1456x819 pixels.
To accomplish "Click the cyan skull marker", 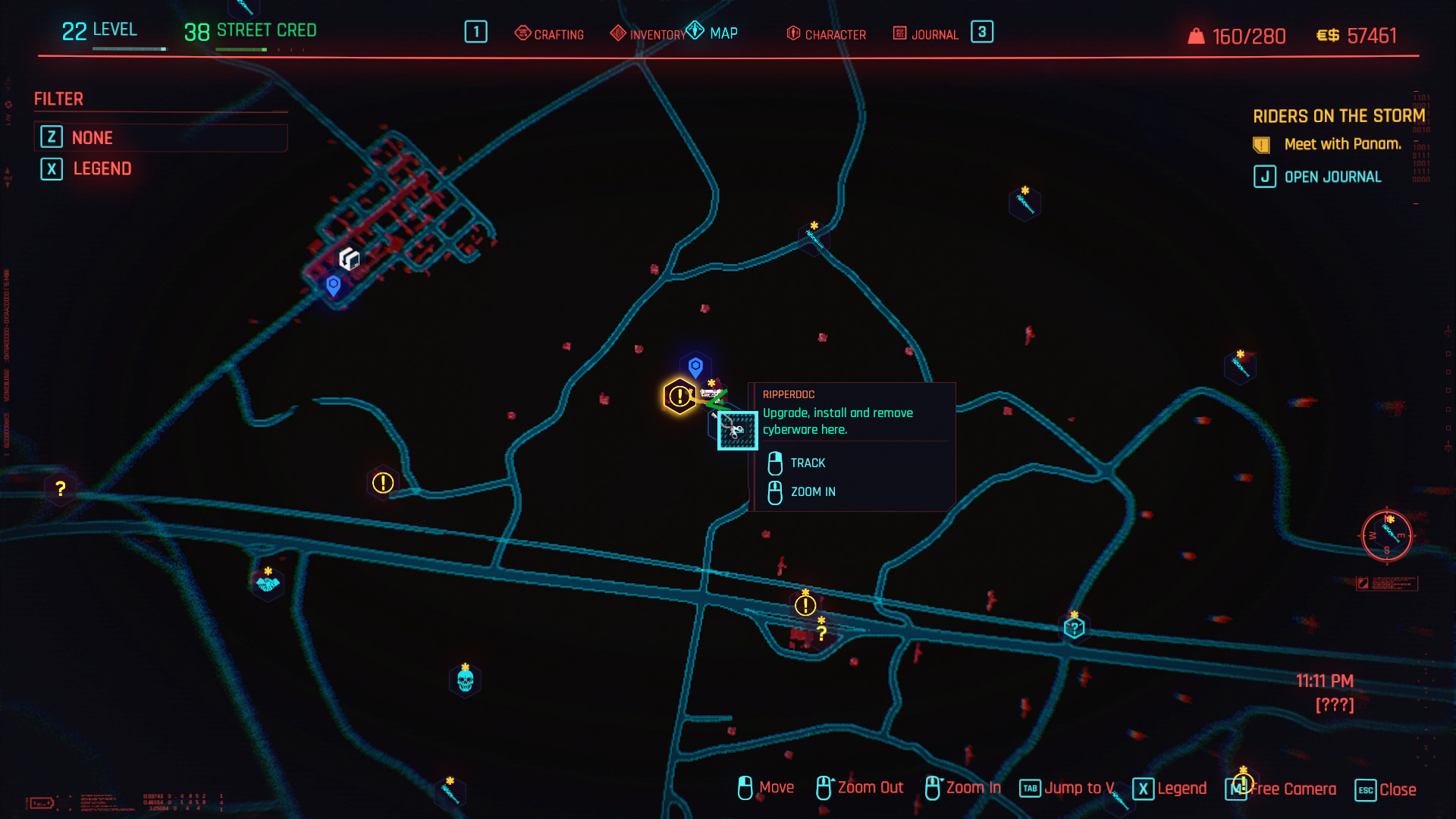I will click(466, 680).
